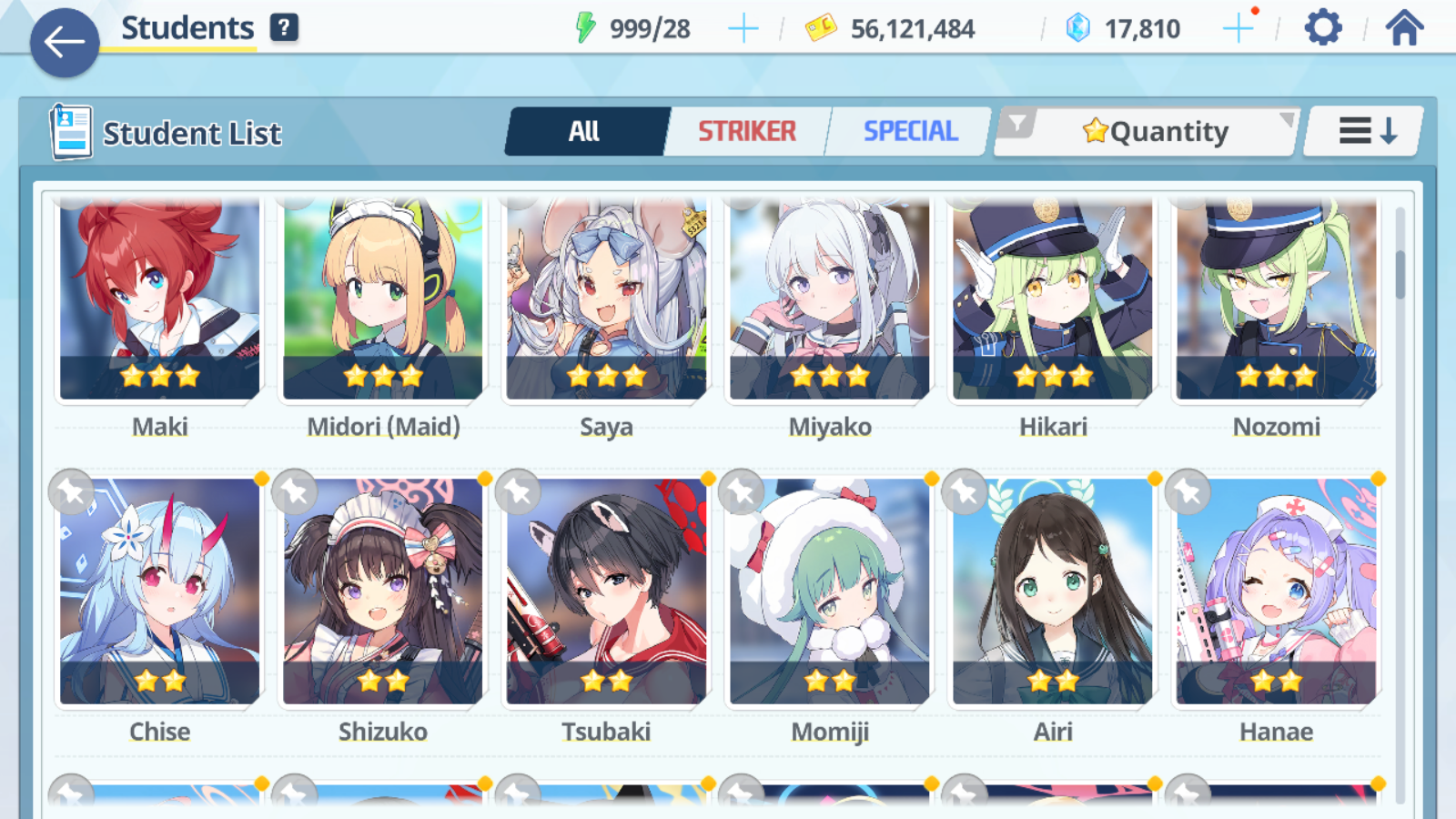Go back with the arrow button
Image resolution: width=1456 pixels, height=819 pixels.
pos(65,42)
